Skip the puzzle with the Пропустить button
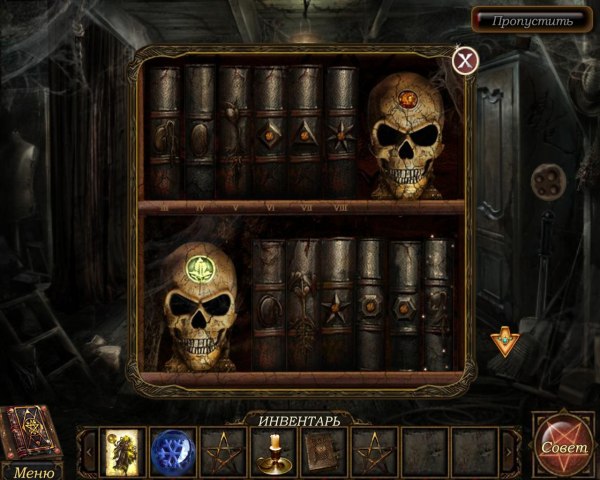This screenshot has height=480, width=600. [x=531, y=20]
